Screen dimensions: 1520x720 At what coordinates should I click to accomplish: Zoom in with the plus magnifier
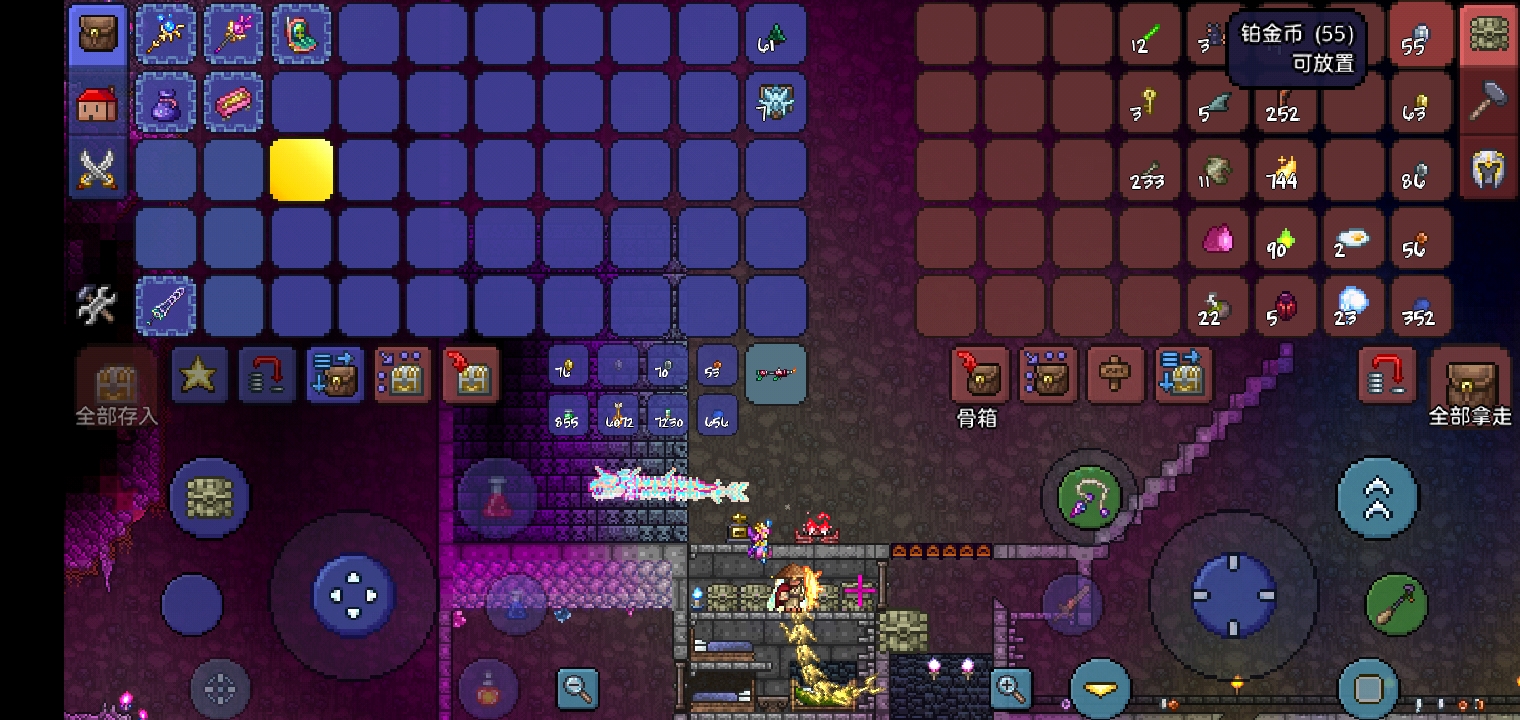click(x=1010, y=688)
